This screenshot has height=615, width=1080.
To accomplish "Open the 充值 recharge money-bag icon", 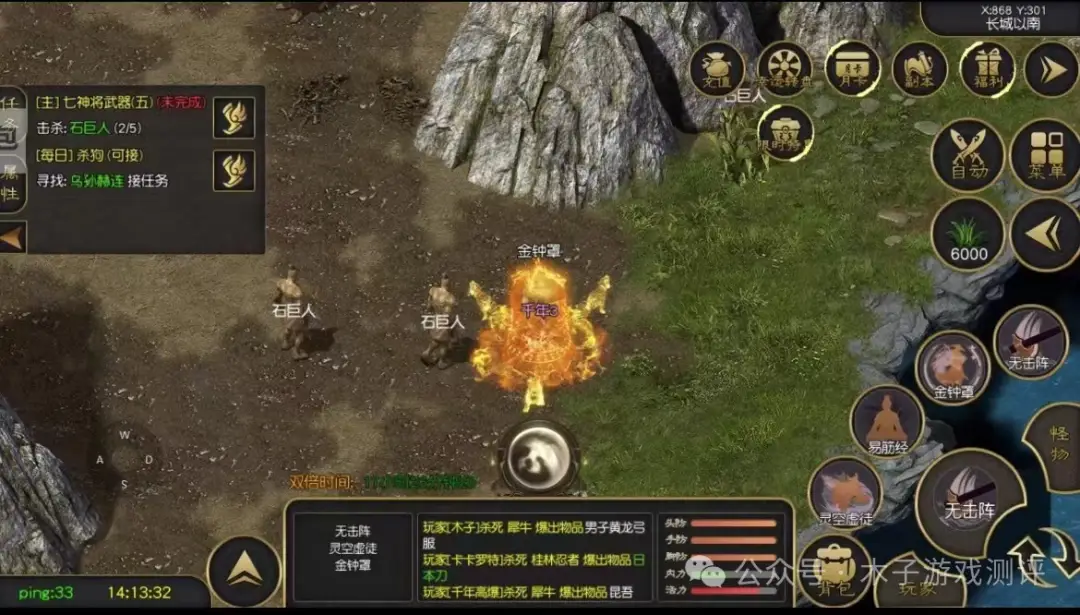I will click(x=717, y=69).
